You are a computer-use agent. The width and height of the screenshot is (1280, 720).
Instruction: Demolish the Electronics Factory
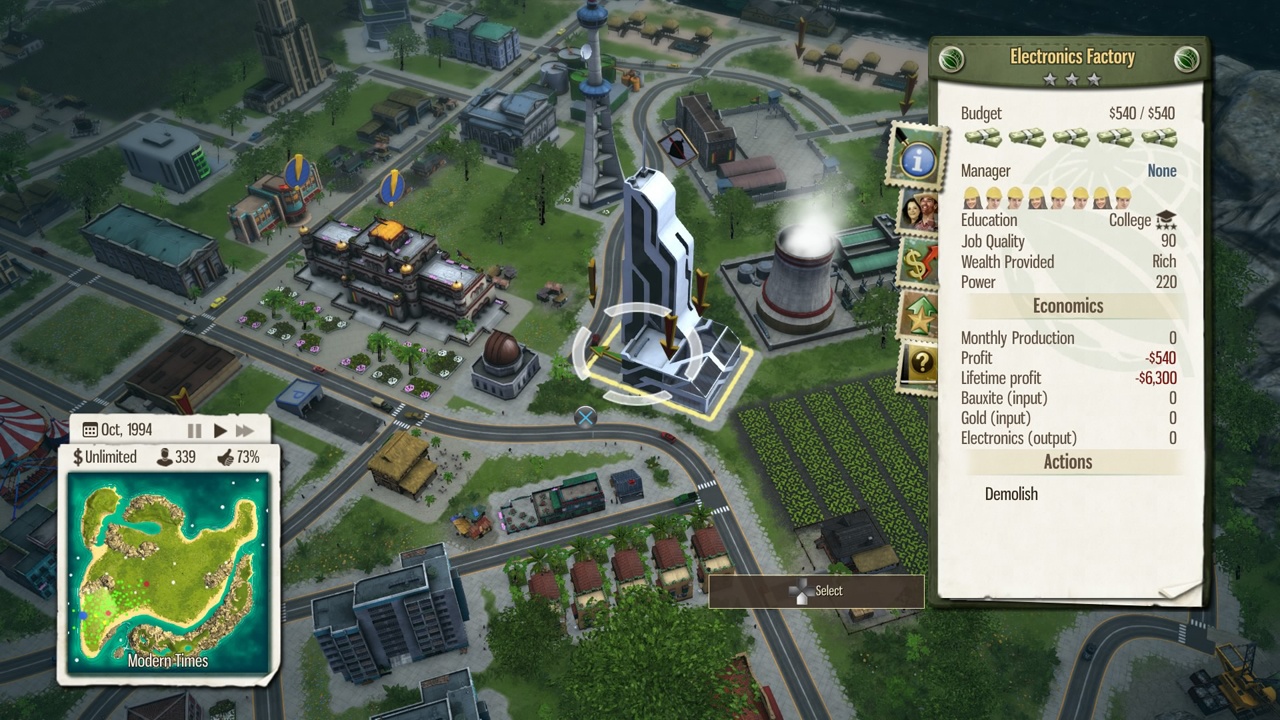point(1011,494)
